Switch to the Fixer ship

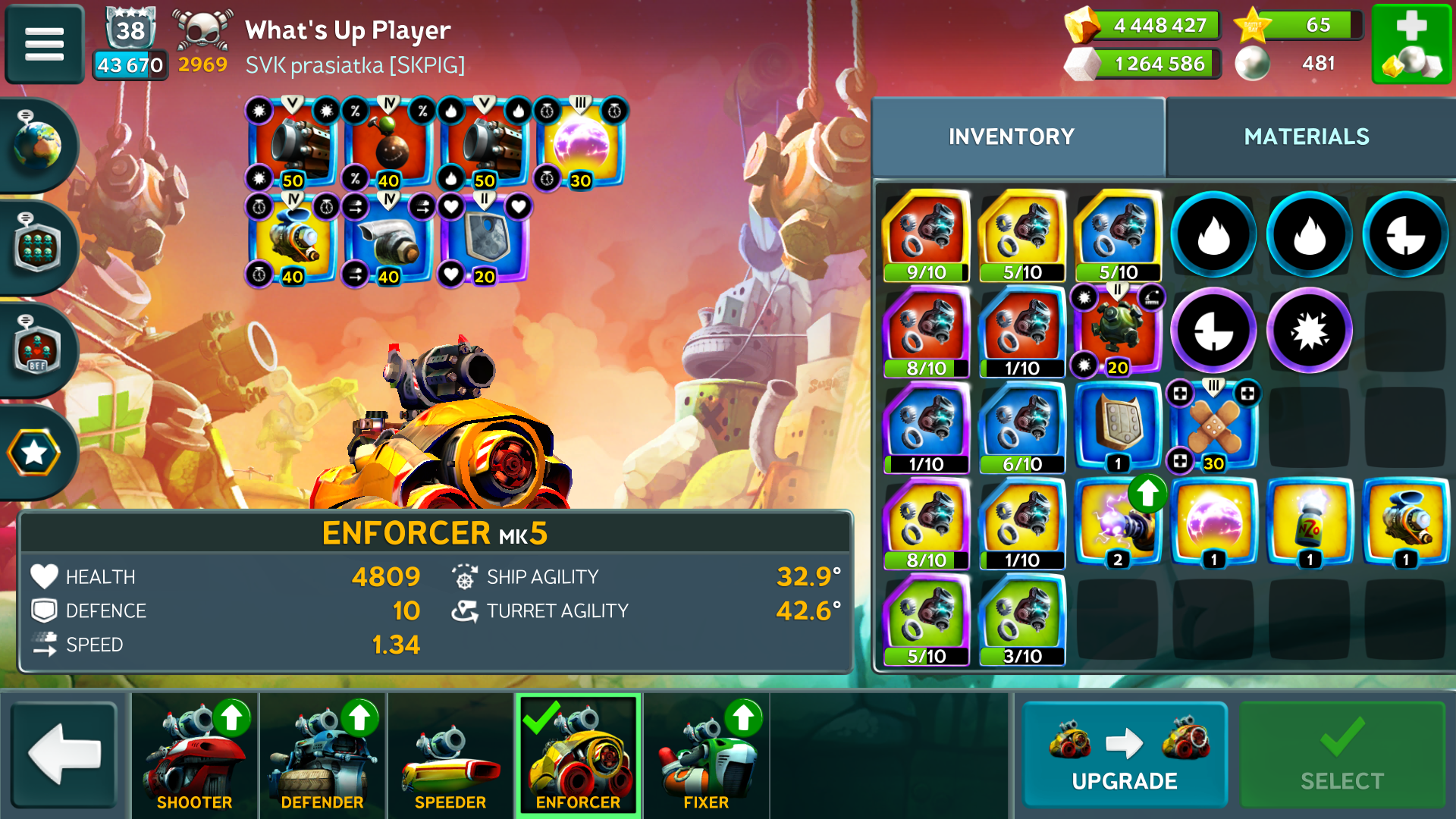click(x=706, y=755)
